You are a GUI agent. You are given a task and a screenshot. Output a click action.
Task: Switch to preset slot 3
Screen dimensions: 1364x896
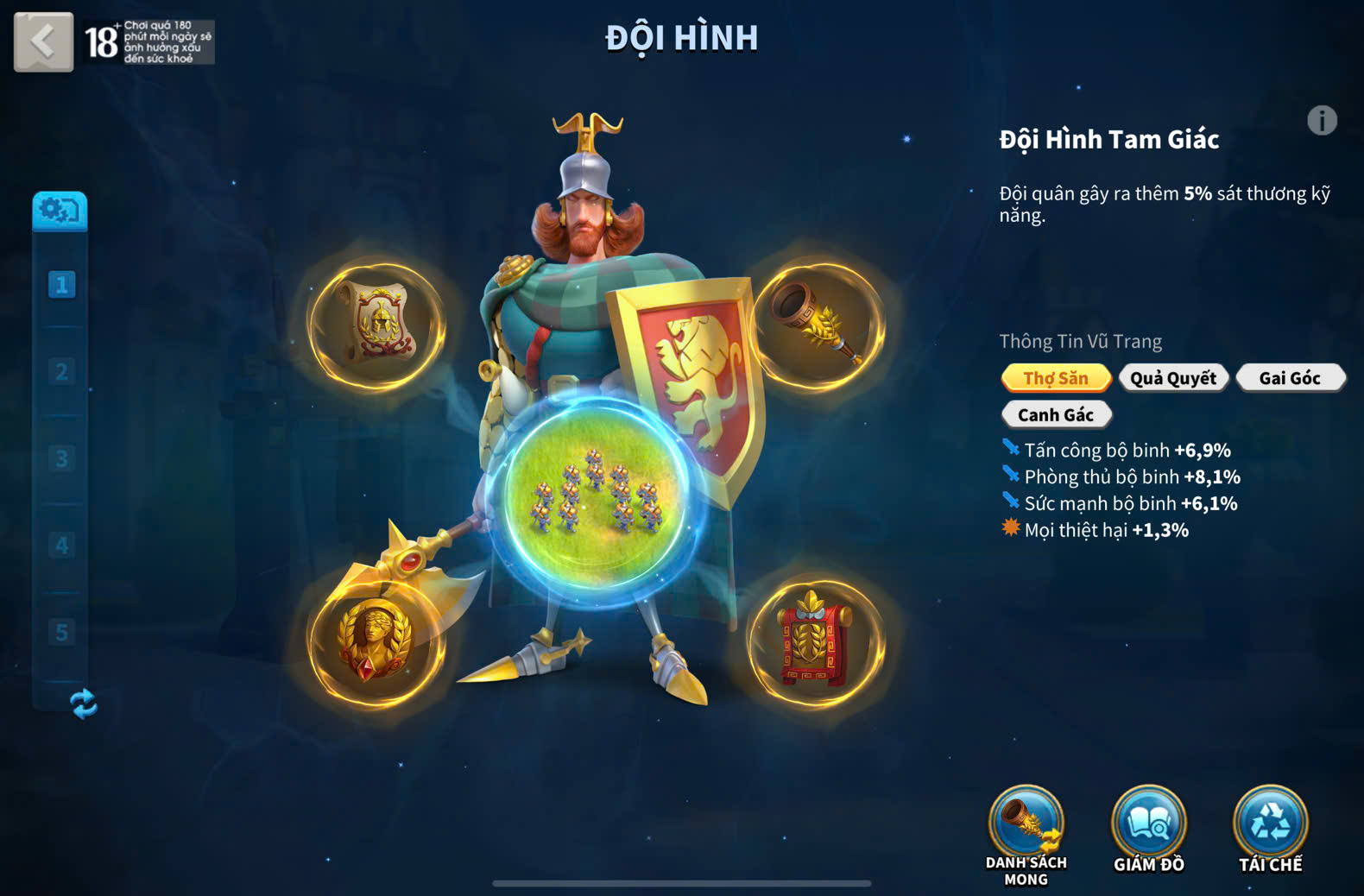pos(61,458)
